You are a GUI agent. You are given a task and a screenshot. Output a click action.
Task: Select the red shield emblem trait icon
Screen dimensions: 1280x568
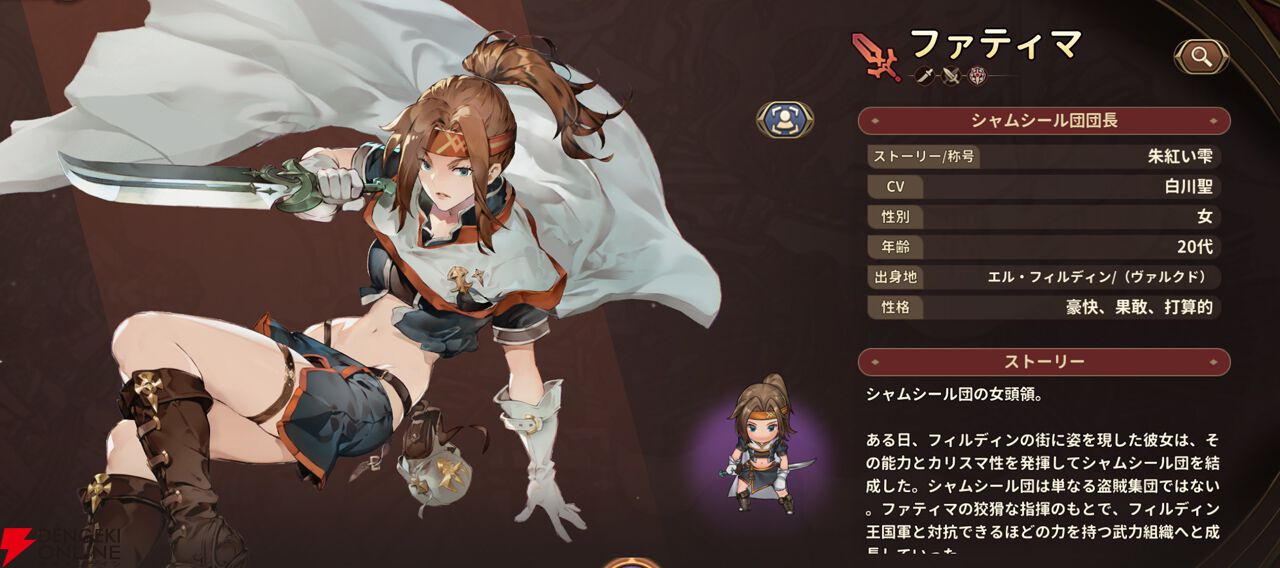[x=976, y=75]
